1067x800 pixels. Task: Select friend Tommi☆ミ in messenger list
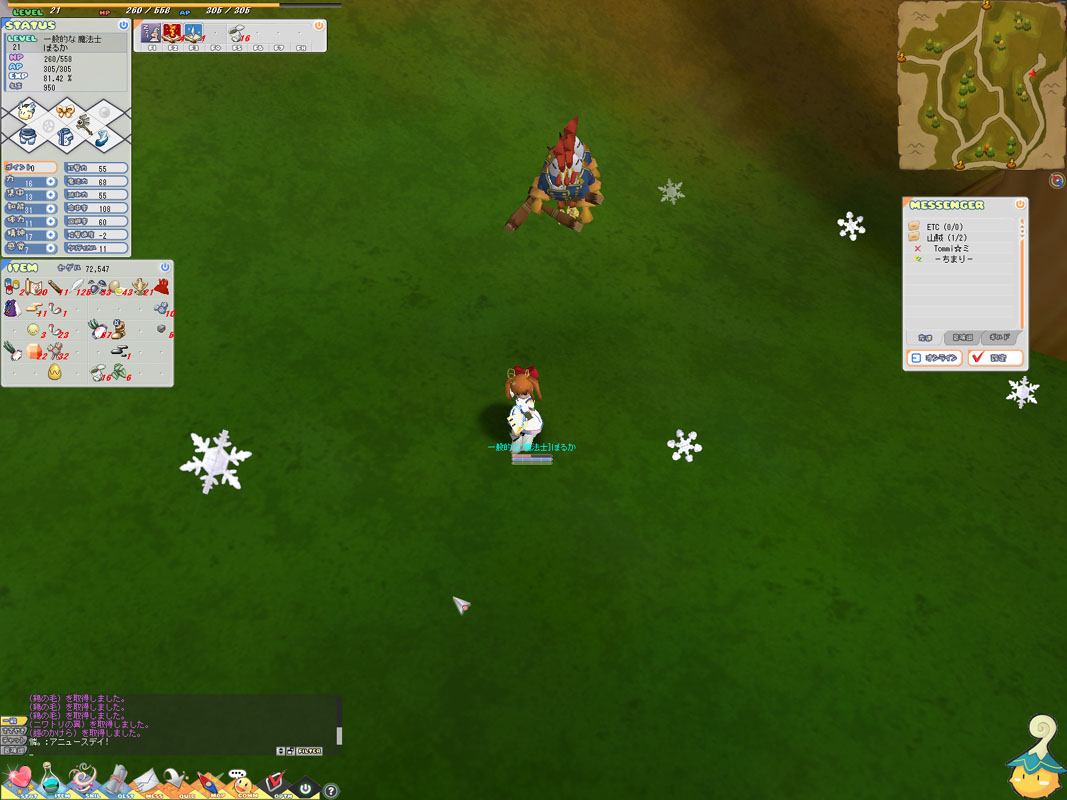tap(951, 248)
